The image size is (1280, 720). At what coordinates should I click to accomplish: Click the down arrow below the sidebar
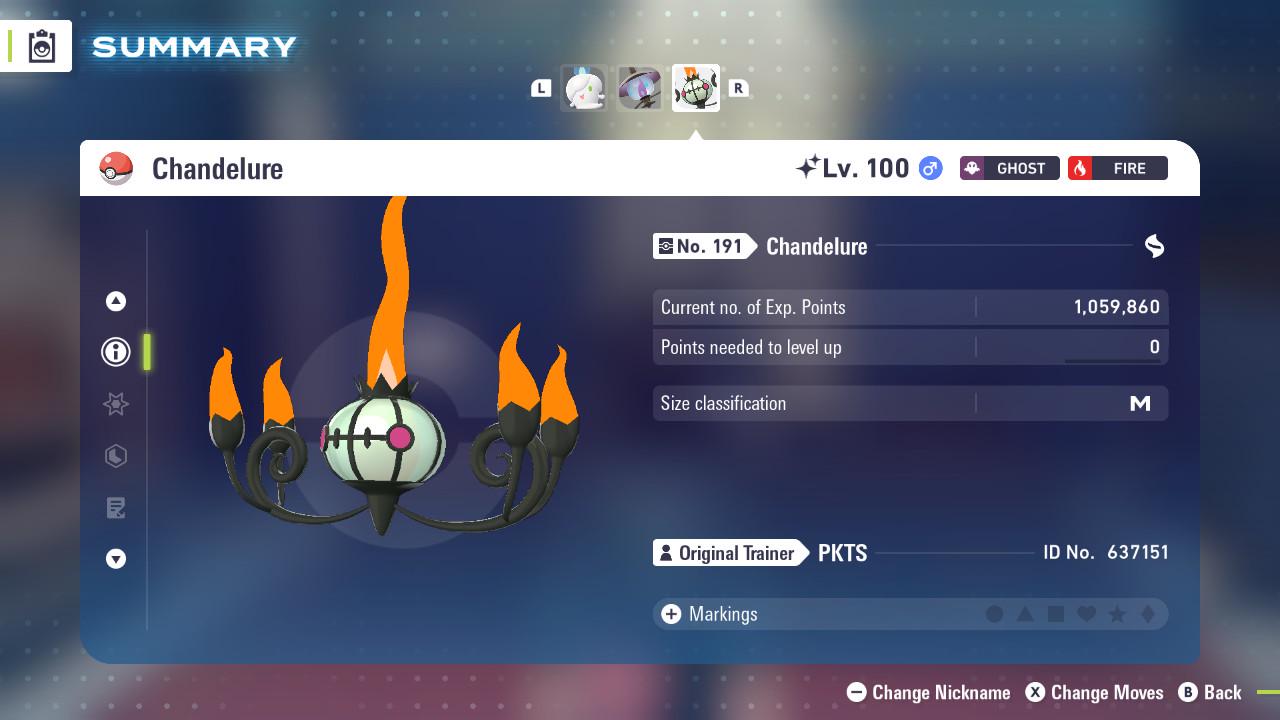[x=115, y=560]
